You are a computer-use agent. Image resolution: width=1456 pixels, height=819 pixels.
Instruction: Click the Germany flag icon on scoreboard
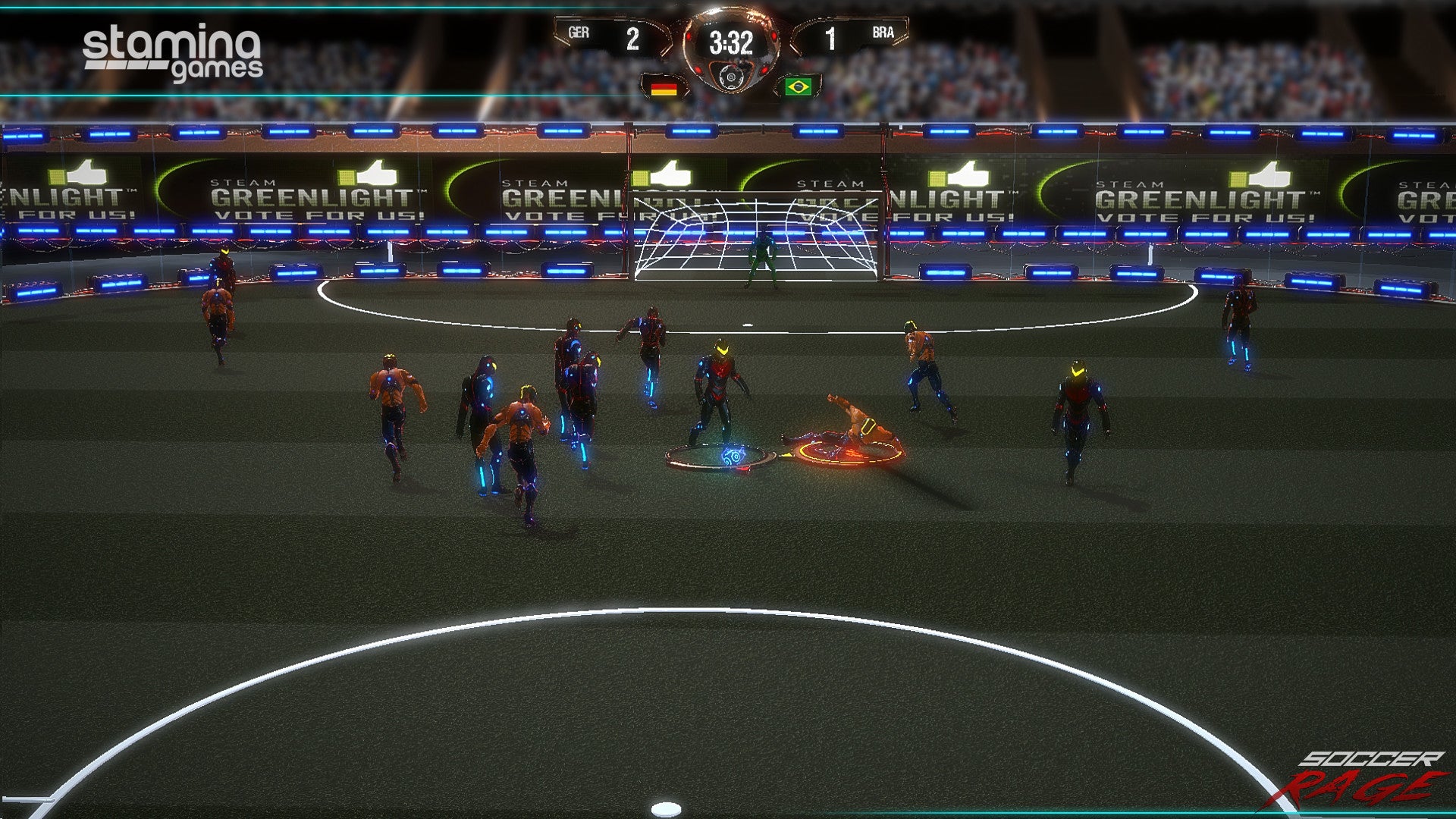point(664,87)
